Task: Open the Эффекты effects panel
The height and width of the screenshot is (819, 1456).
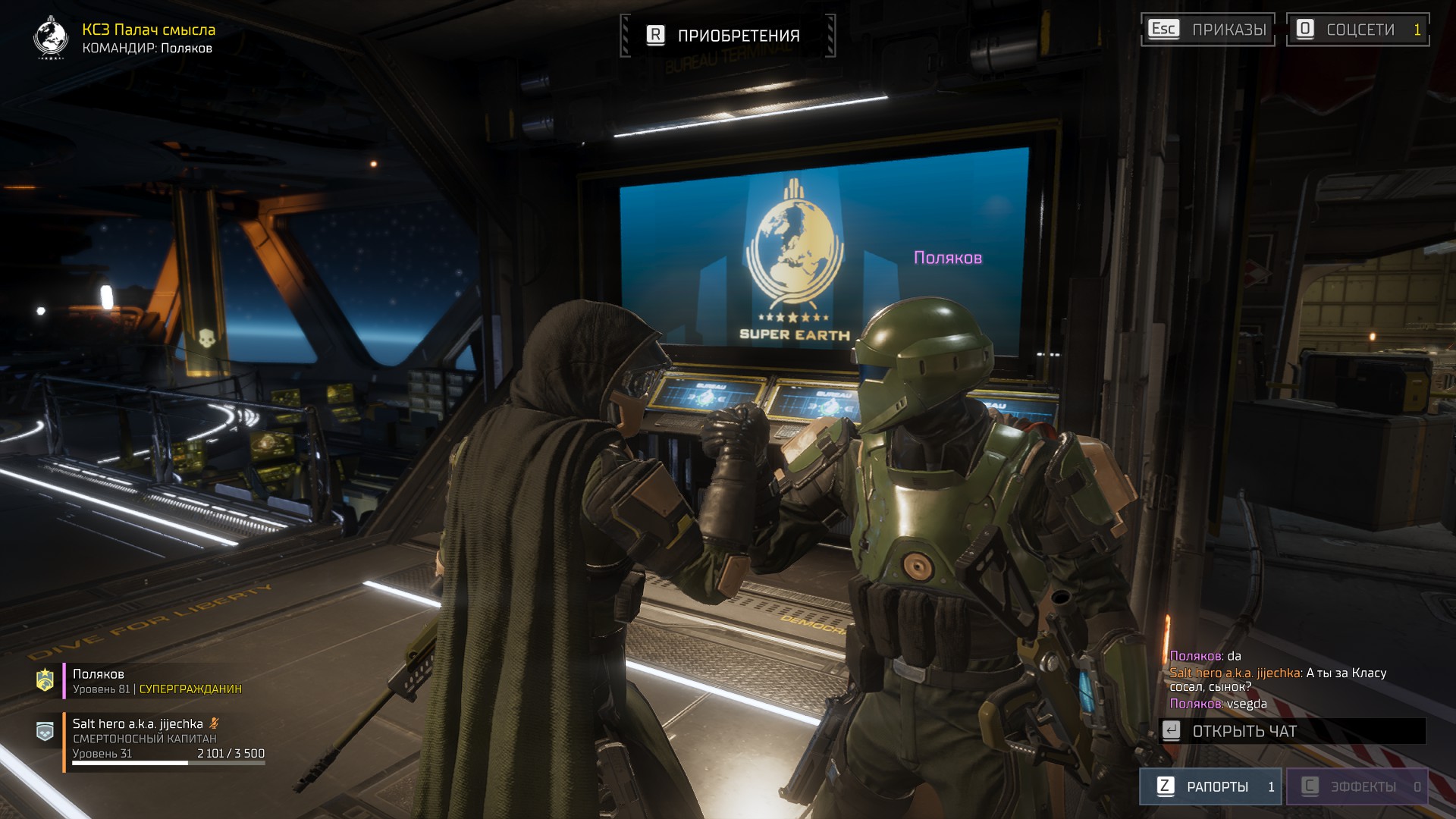Action: pos(1356,786)
